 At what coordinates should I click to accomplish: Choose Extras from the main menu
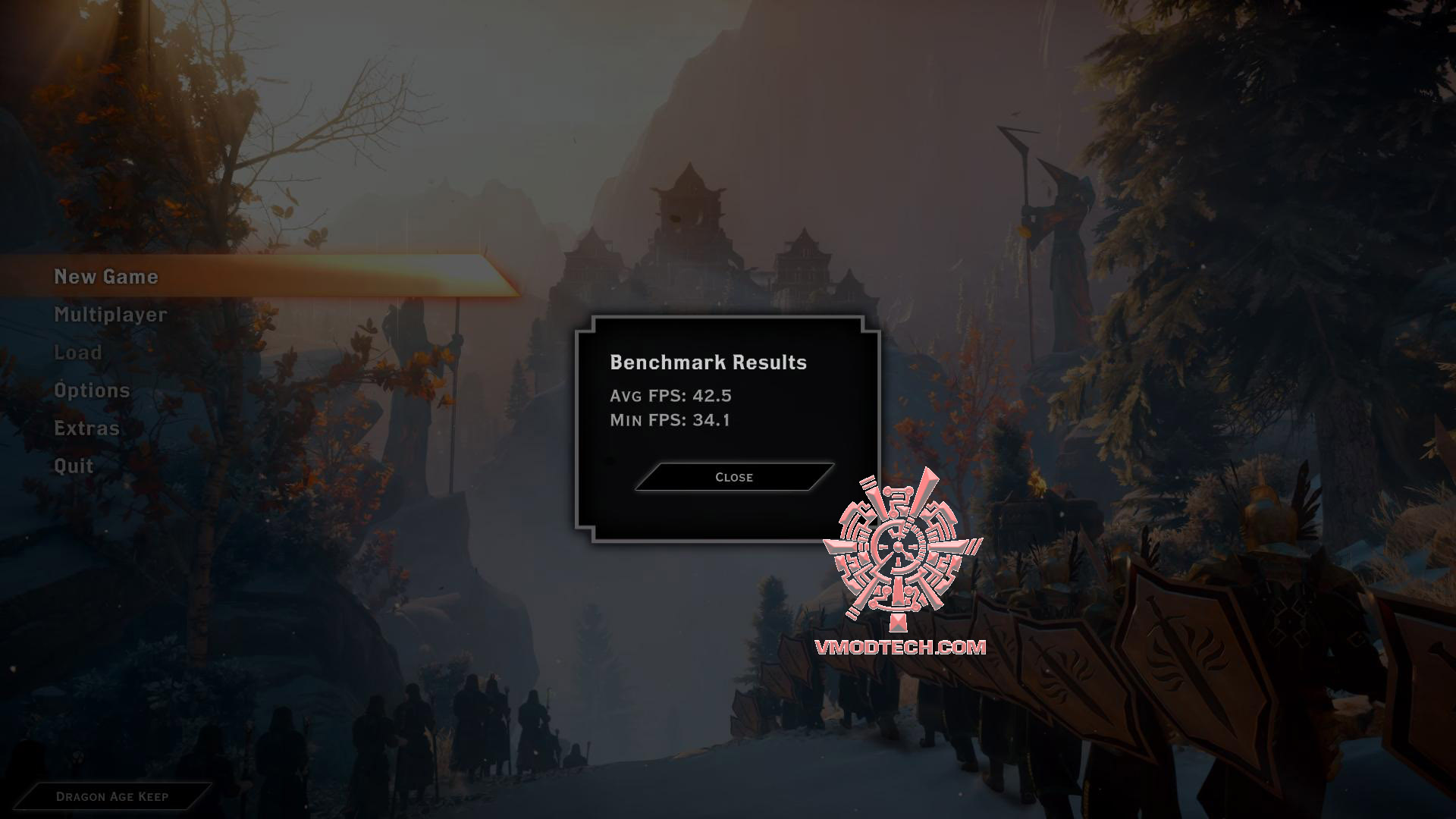pyautogui.click(x=86, y=428)
